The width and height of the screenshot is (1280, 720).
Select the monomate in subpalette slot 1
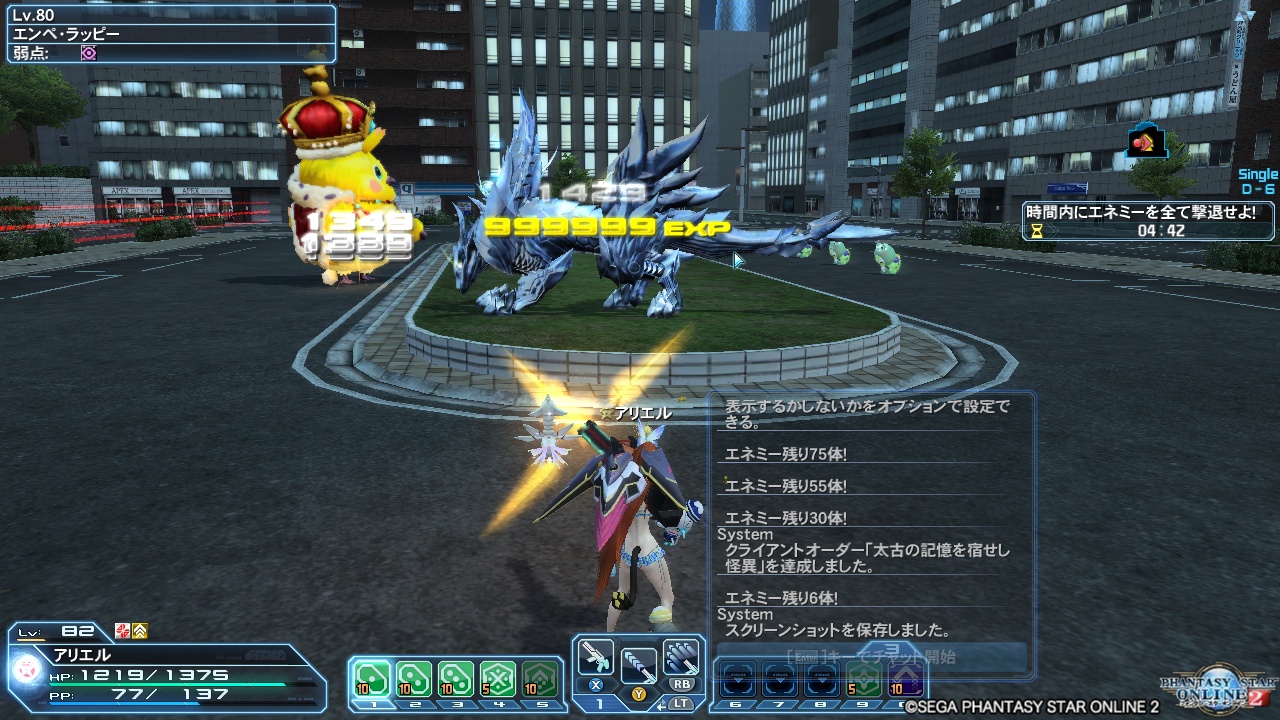click(x=372, y=677)
